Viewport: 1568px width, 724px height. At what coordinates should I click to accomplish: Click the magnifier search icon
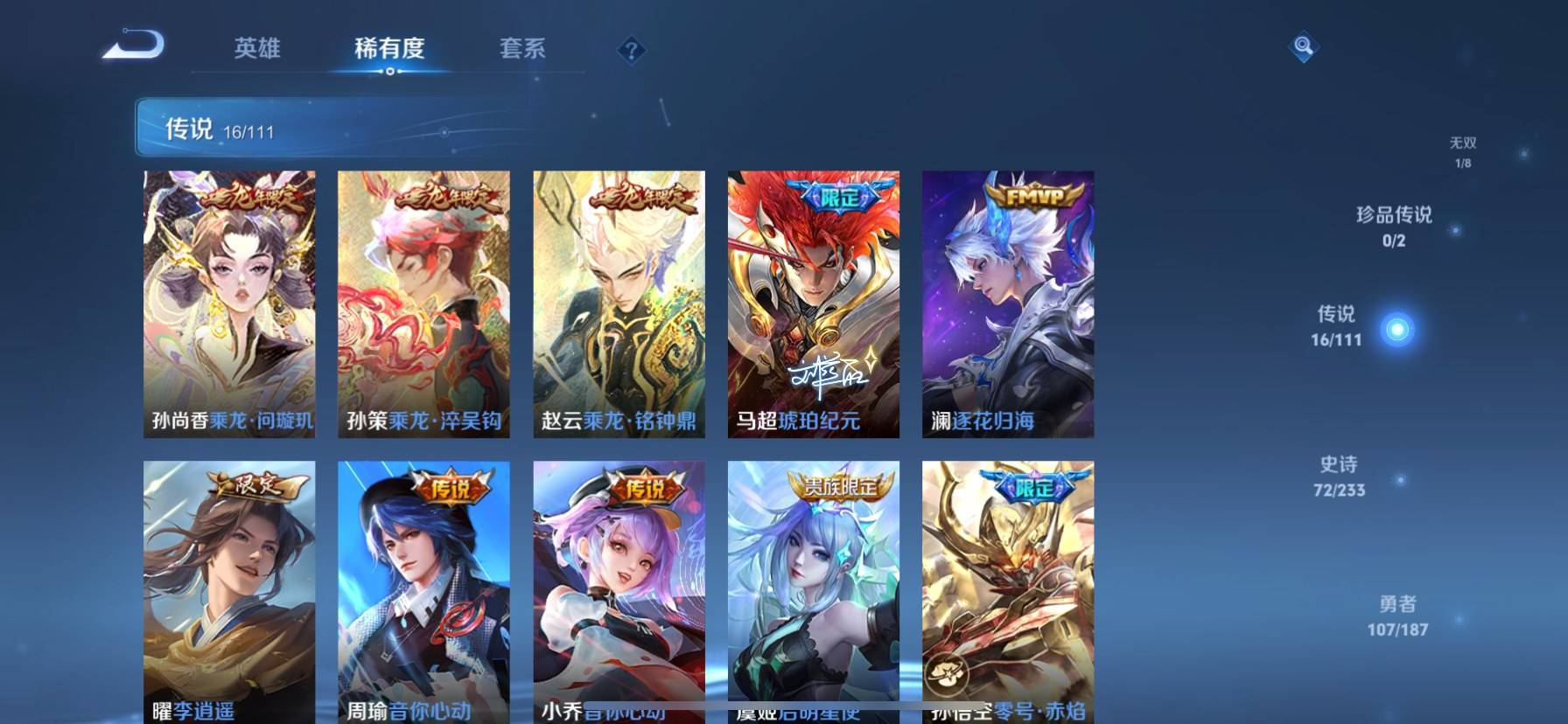(1303, 46)
